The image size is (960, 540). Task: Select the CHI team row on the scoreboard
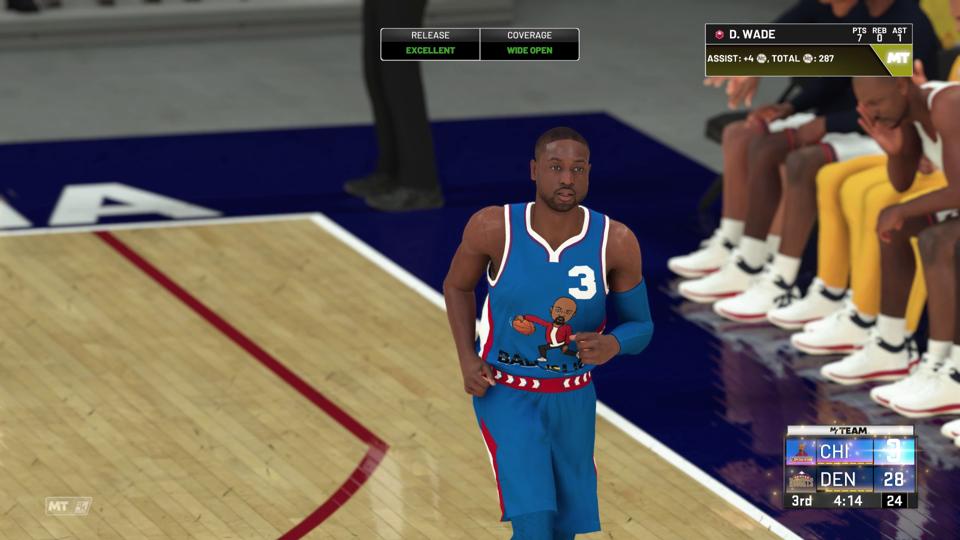(x=850, y=452)
